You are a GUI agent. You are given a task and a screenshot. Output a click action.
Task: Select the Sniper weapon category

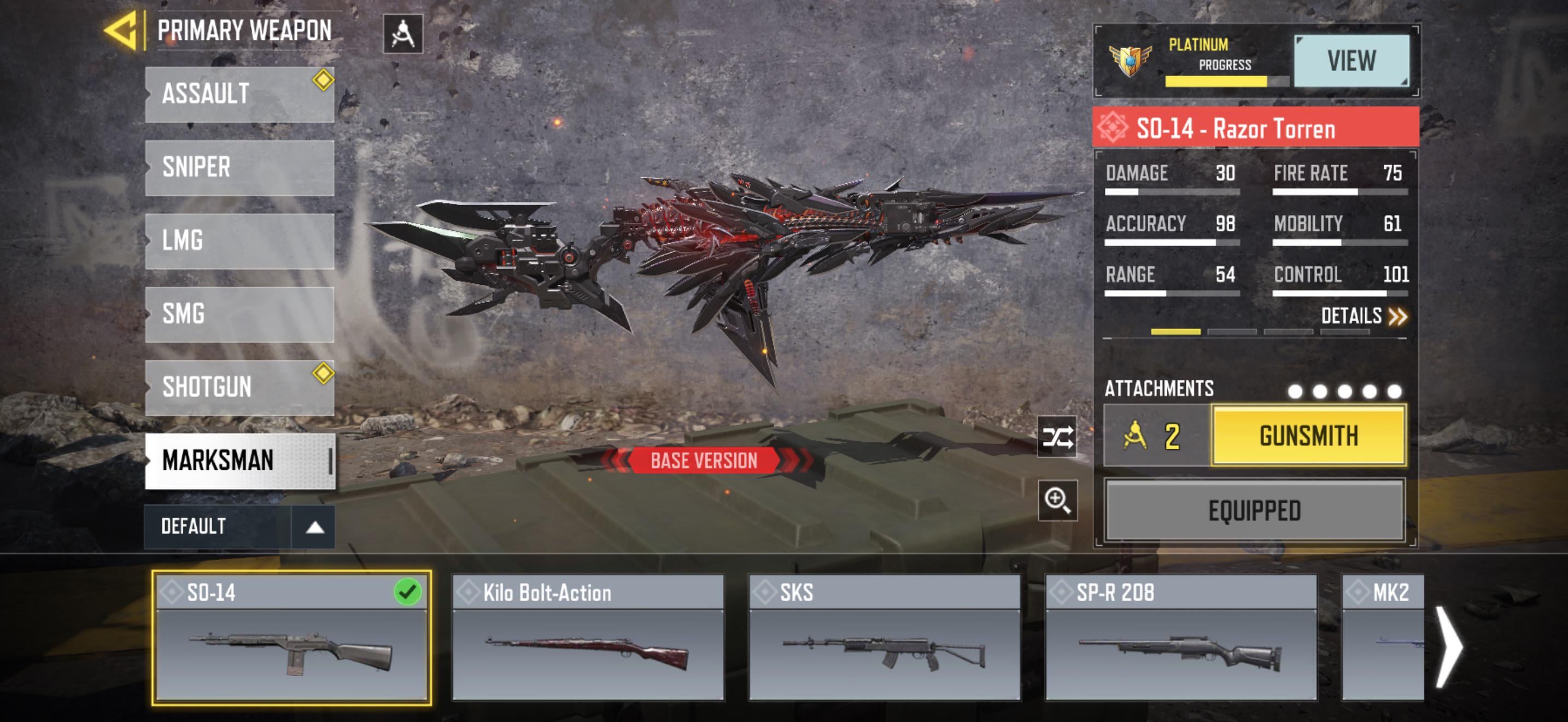239,167
